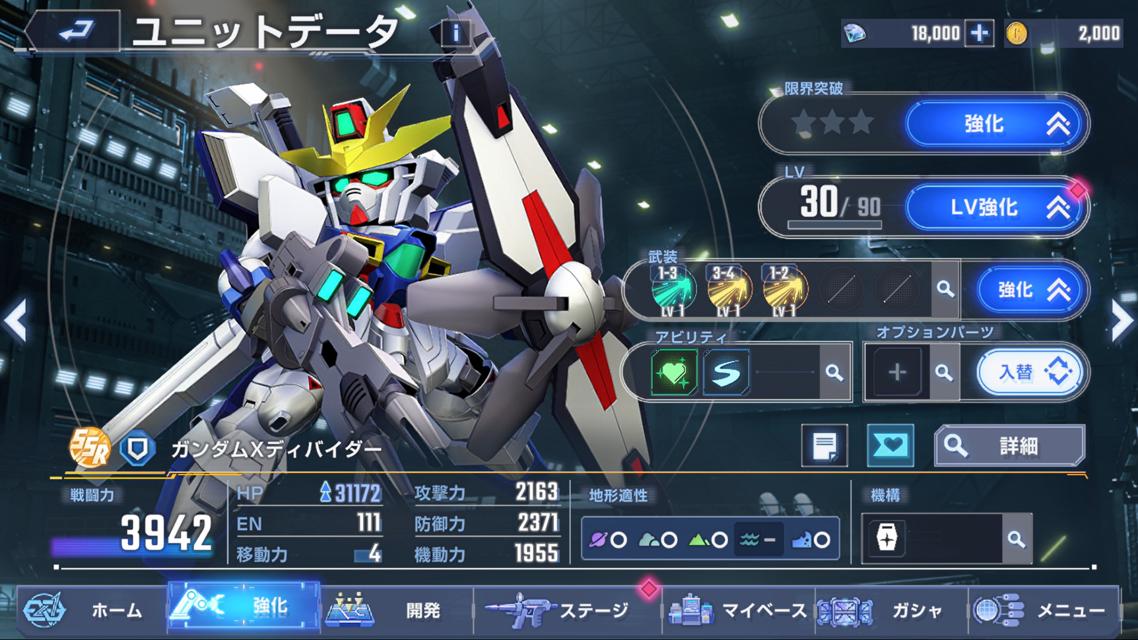Select the LV強化 button
This screenshot has width=1138, height=640.
point(996,207)
